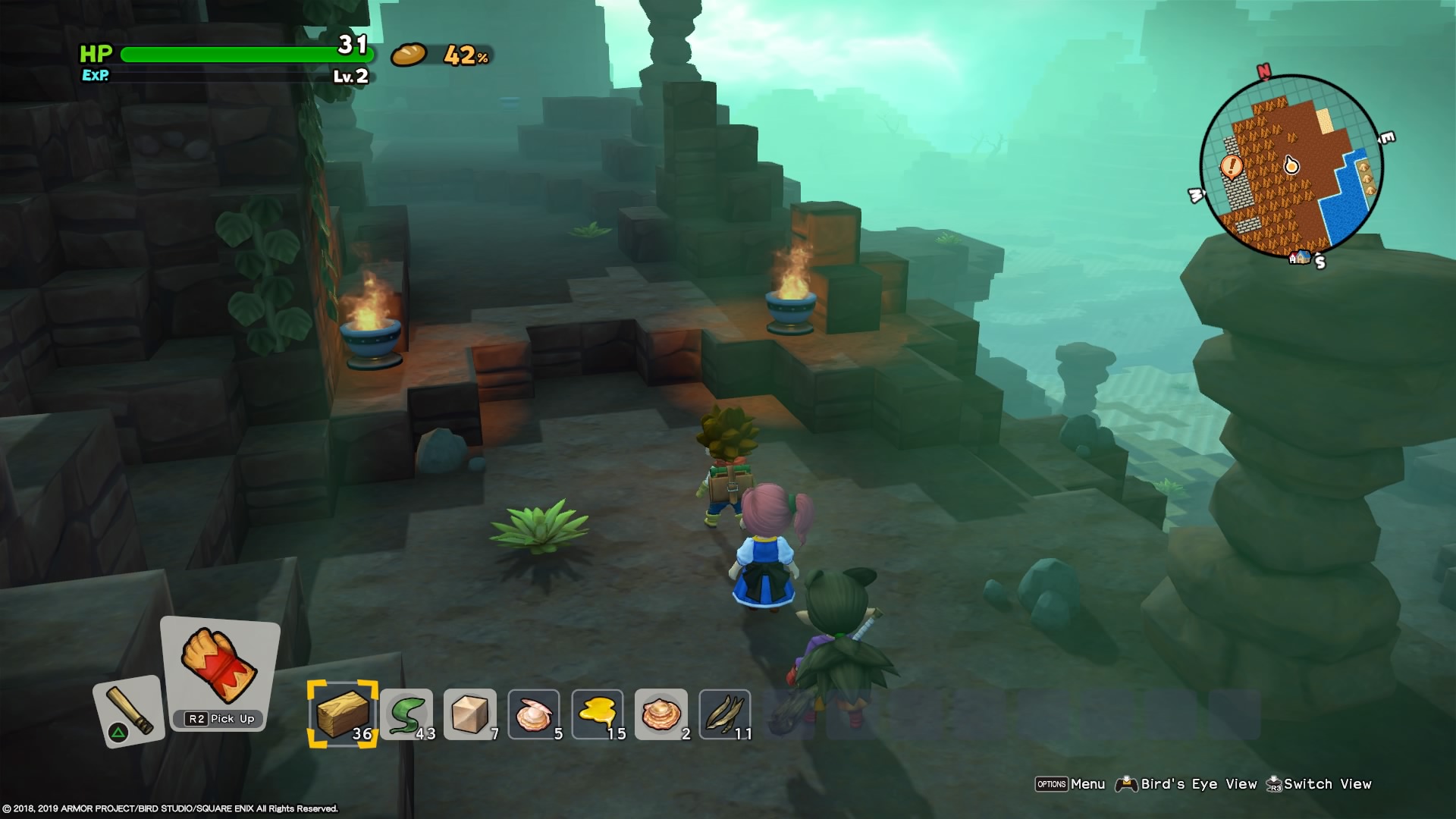This screenshot has height=819, width=1456.
Task: Click the bread hunger icon
Action: (x=409, y=55)
